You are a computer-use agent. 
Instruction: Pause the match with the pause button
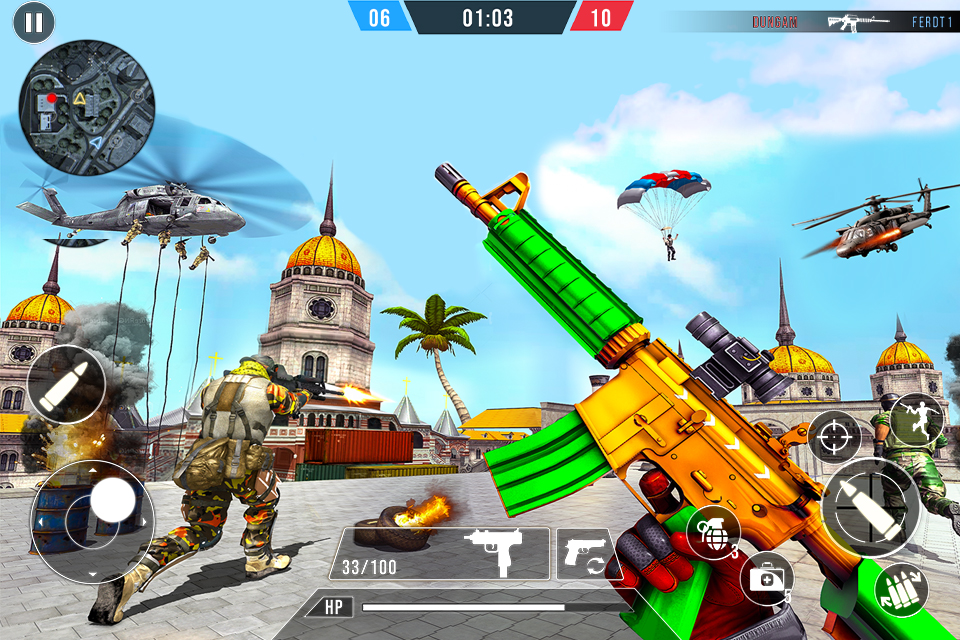click(x=34, y=22)
